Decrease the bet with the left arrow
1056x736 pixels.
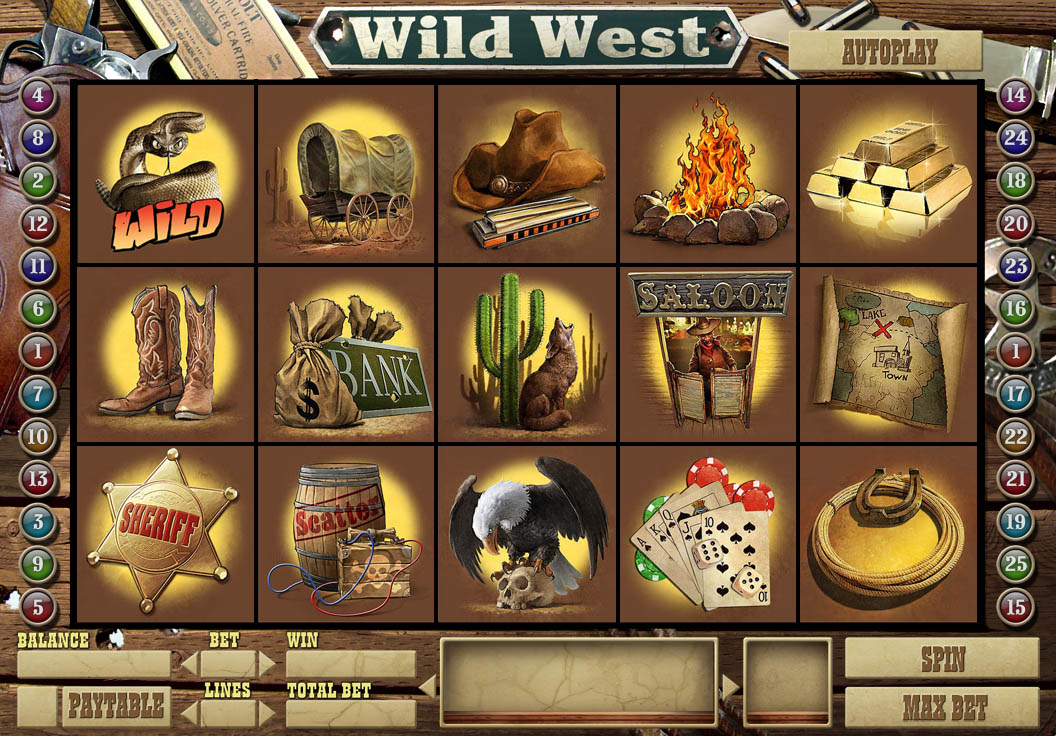click(188, 664)
